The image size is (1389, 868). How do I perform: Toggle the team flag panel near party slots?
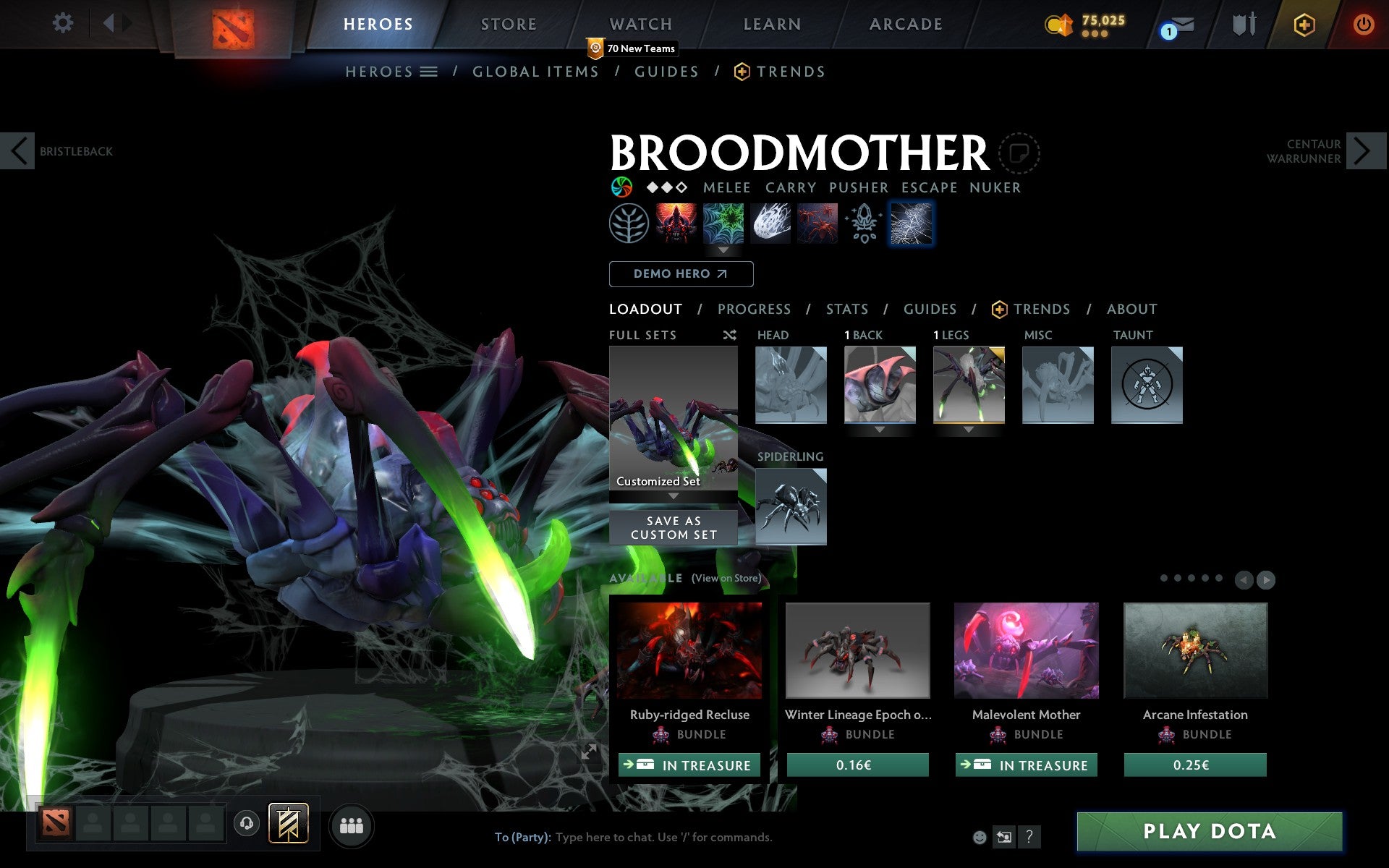(288, 822)
